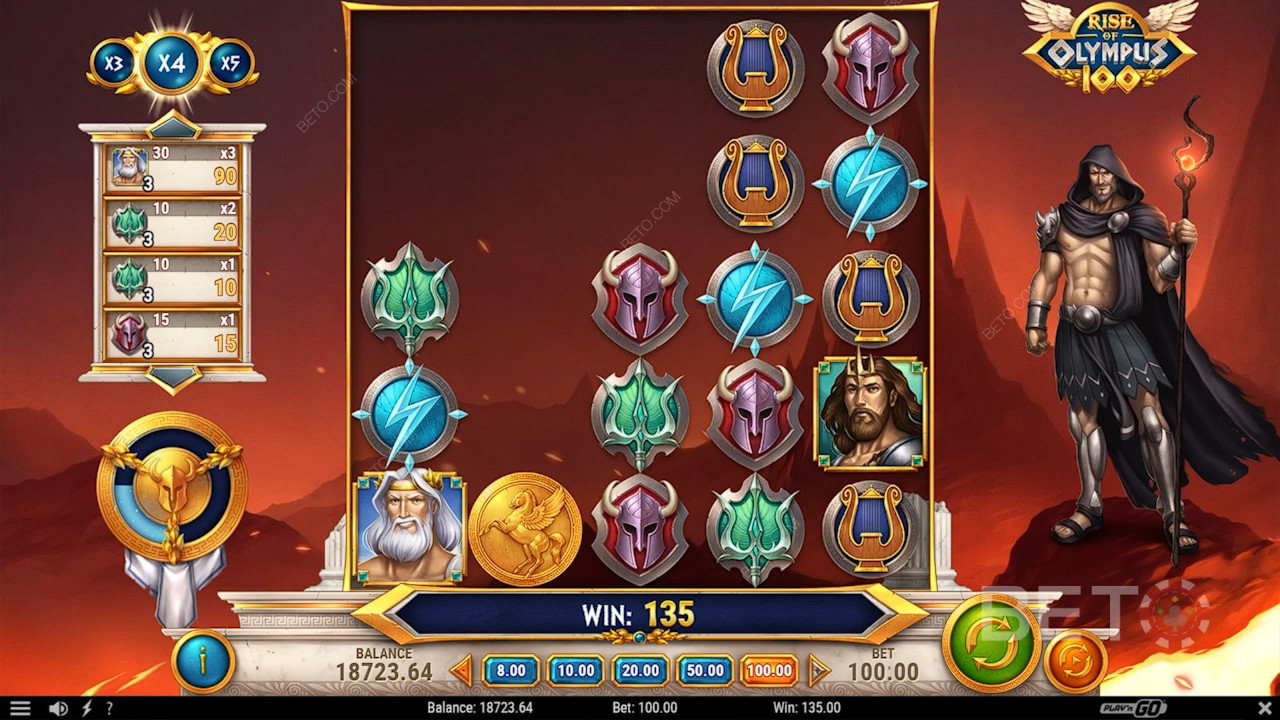Open the hamburger menu in bottom bar
The width and height of the screenshot is (1280, 720).
pyautogui.click(x=20, y=708)
